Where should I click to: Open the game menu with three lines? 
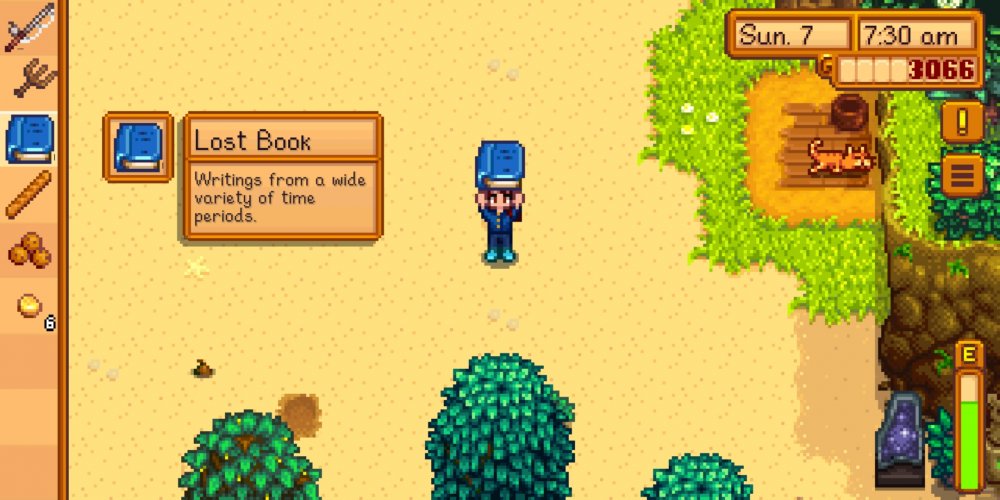pos(963,177)
